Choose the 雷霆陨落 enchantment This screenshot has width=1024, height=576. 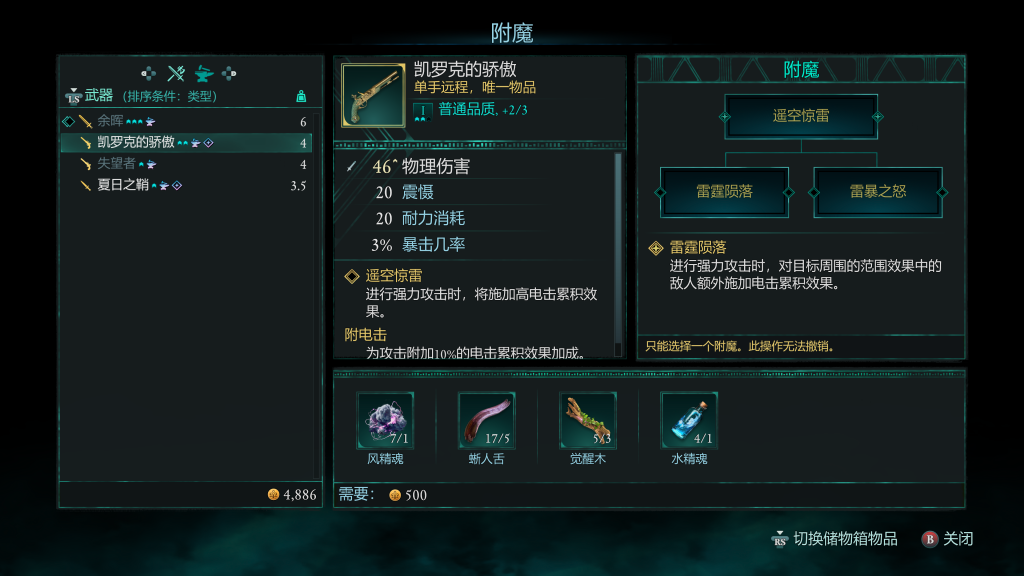(724, 191)
